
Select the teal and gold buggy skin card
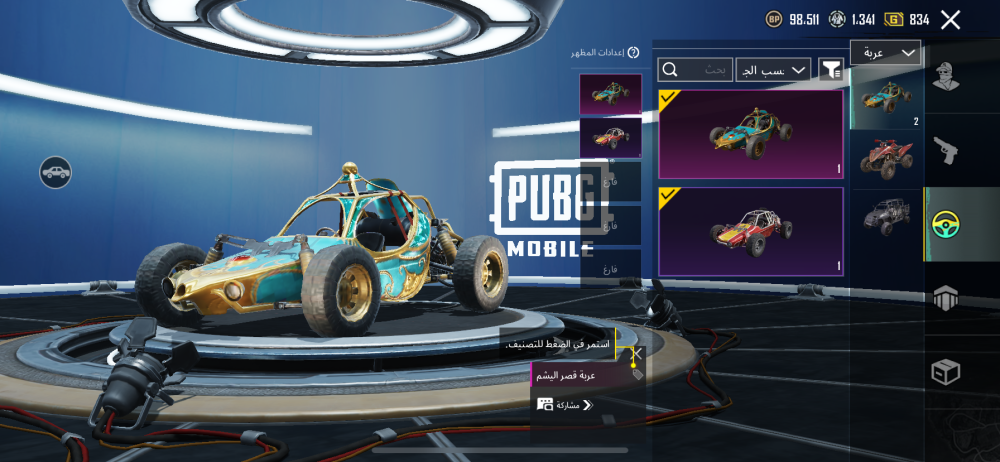click(x=750, y=135)
